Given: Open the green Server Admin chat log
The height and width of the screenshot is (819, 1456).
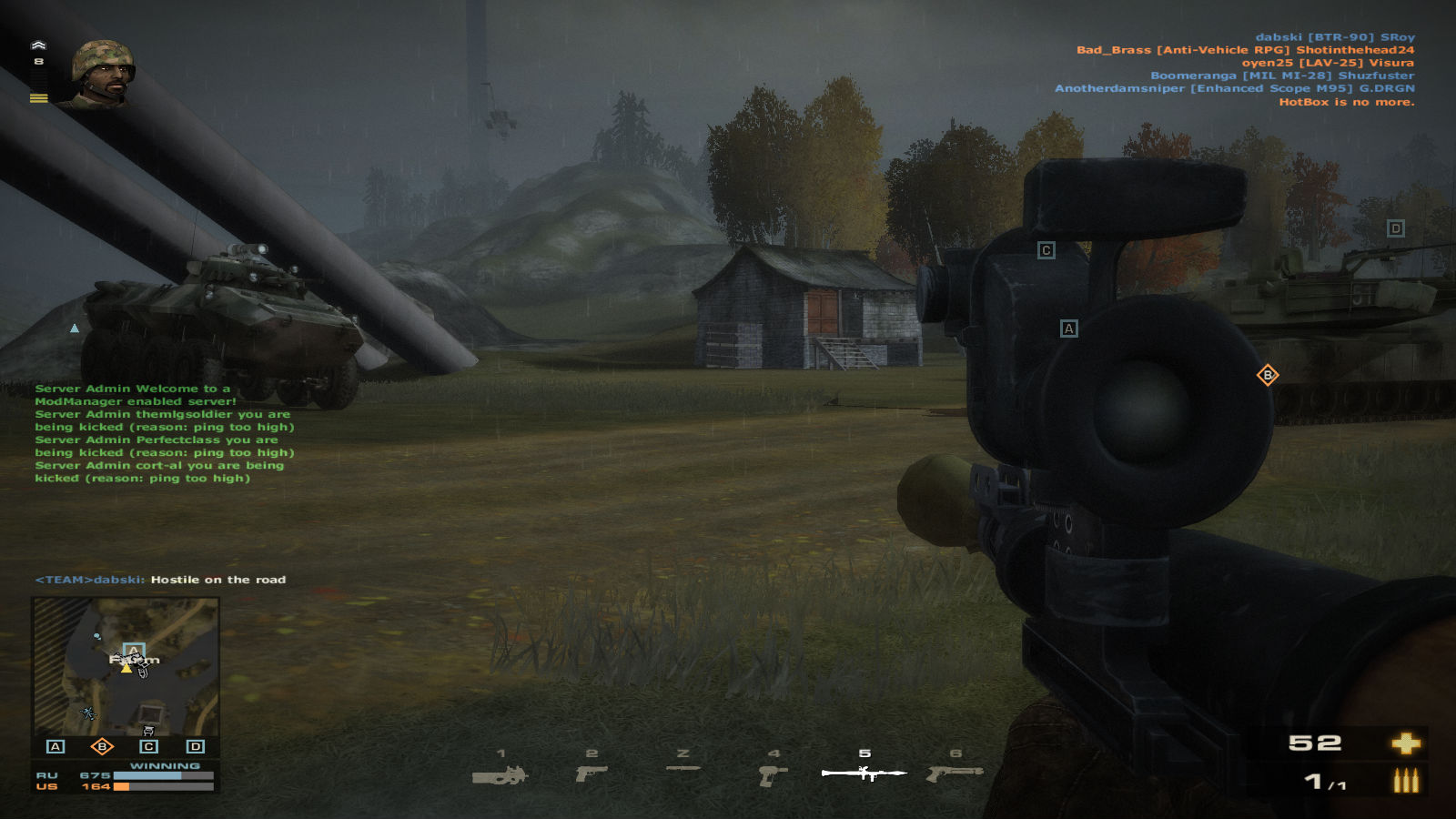Looking at the screenshot, I should 164,433.
